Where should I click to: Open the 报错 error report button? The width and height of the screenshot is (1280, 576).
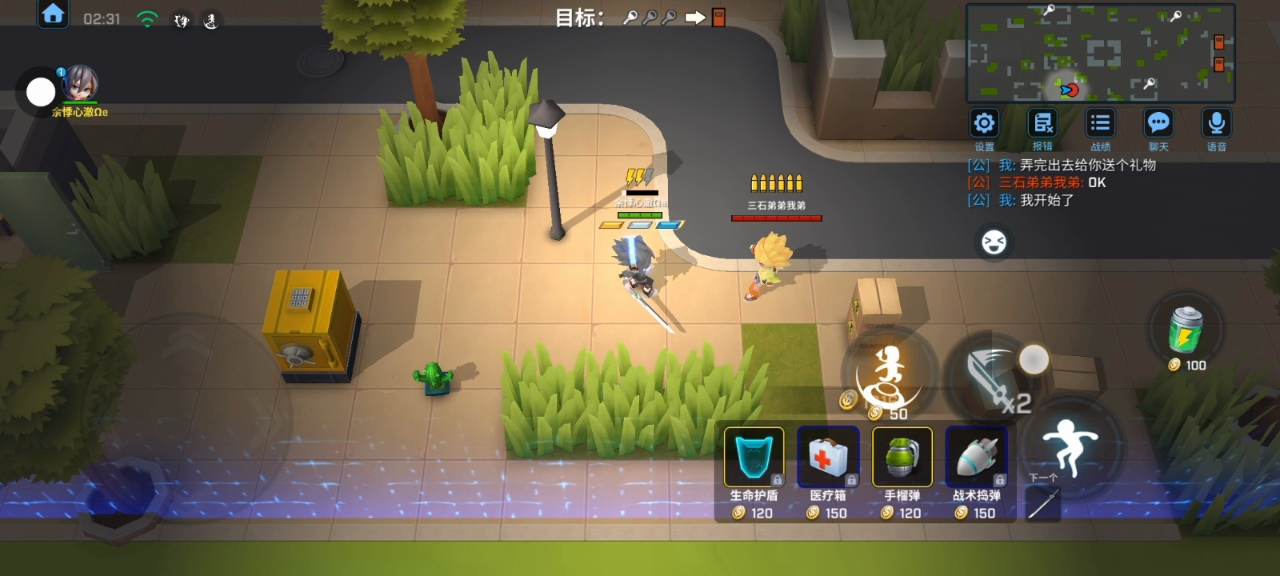[1043, 123]
